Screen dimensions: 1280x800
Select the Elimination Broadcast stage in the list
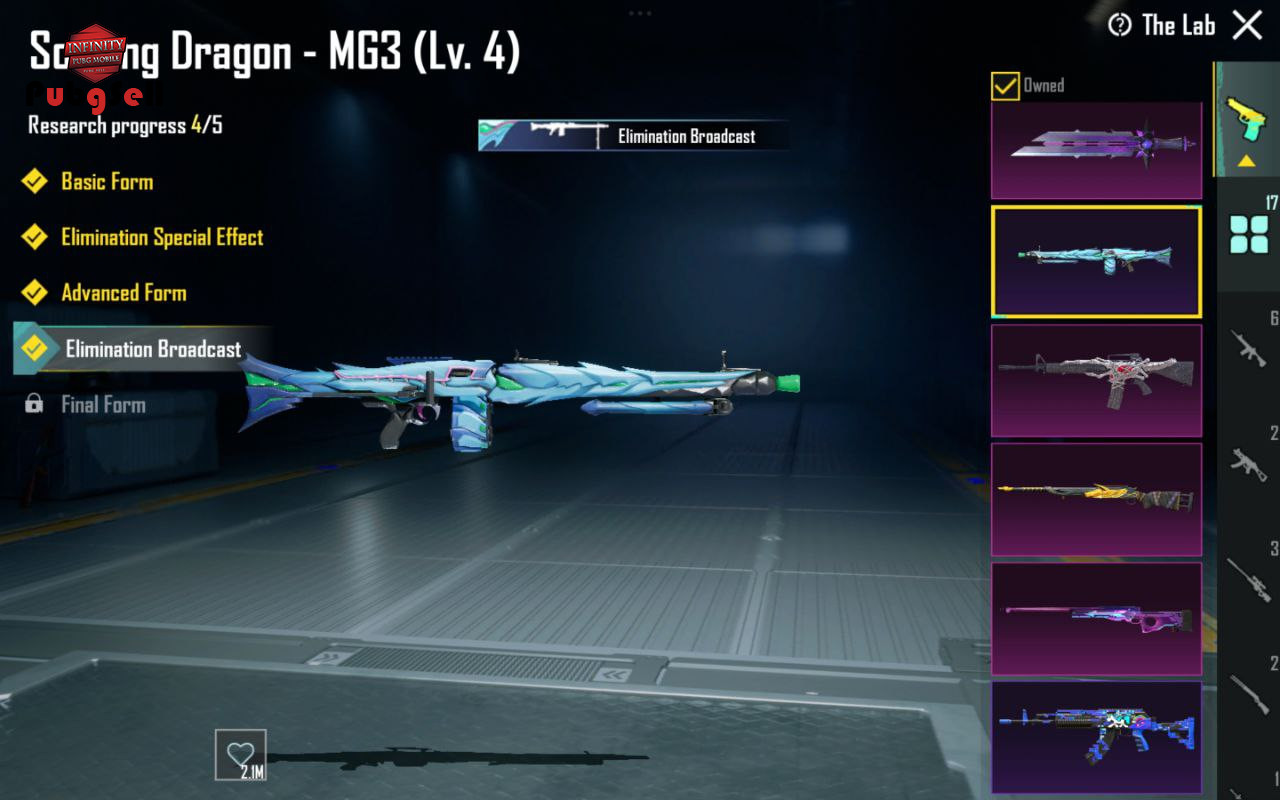[153, 349]
